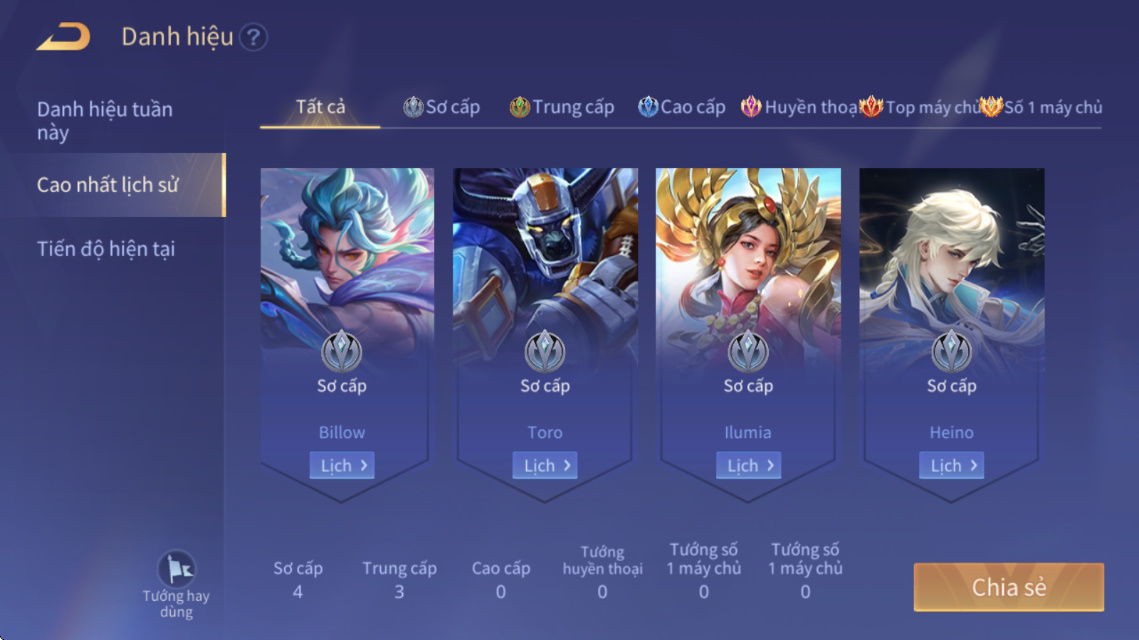Image resolution: width=1139 pixels, height=640 pixels.
Task: Go back using the arrow button
Action: coord(64,38)
